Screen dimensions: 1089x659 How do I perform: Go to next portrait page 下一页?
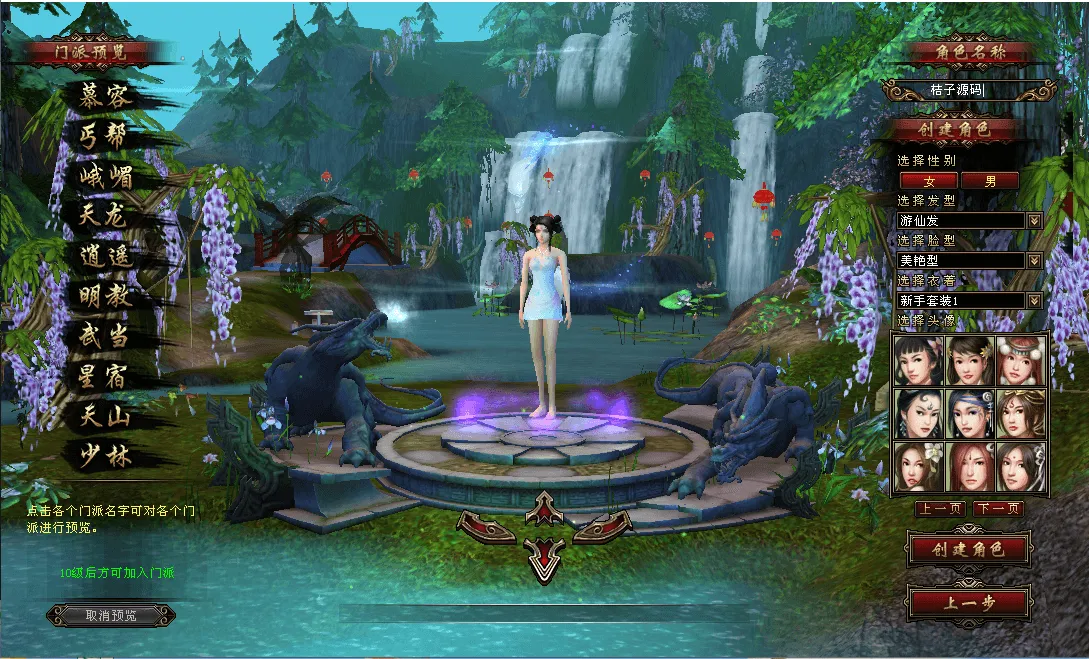click(x=999, y=509)
